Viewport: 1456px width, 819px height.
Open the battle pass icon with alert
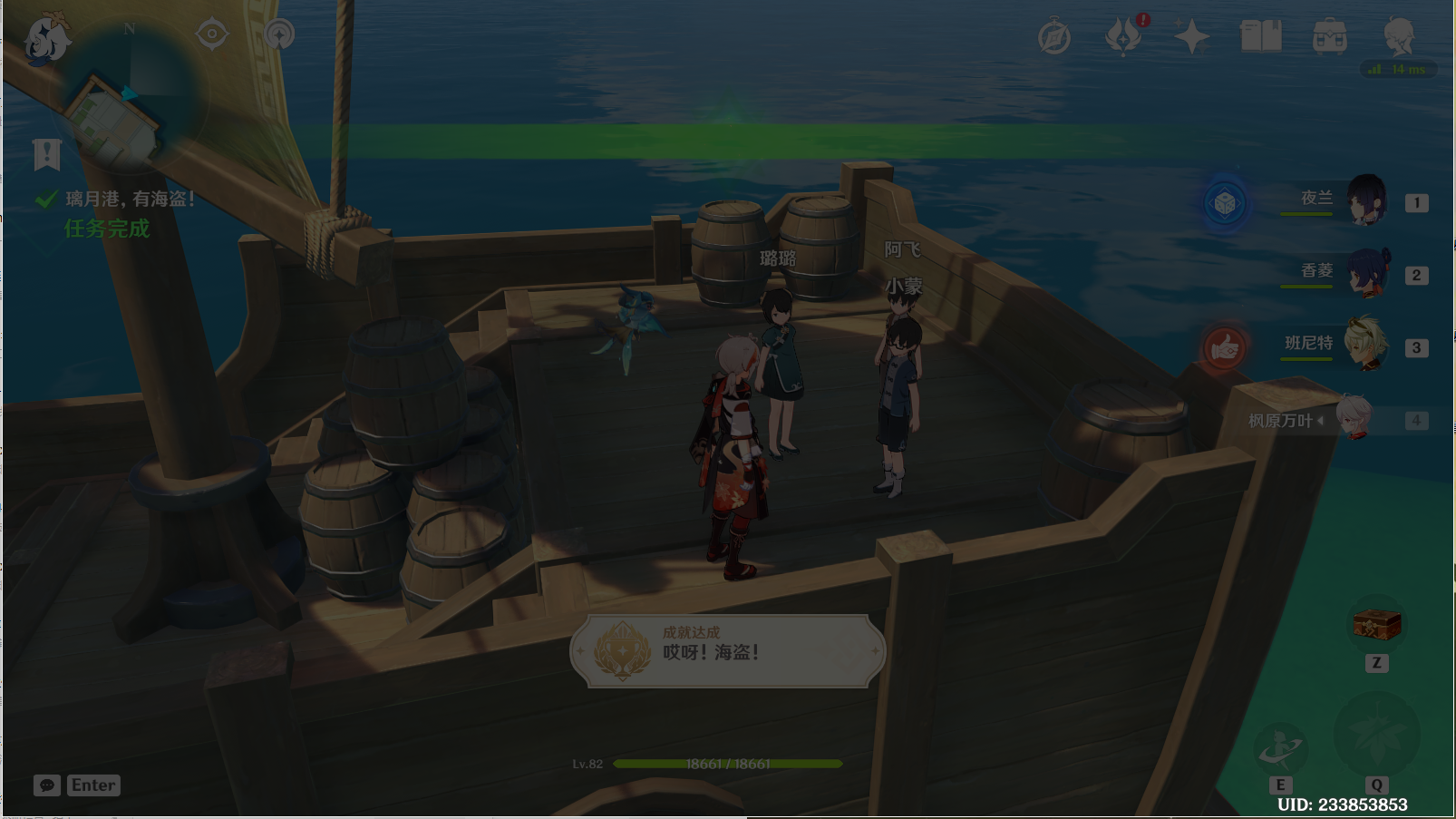pyautogui.click(x=1124, y=37)
